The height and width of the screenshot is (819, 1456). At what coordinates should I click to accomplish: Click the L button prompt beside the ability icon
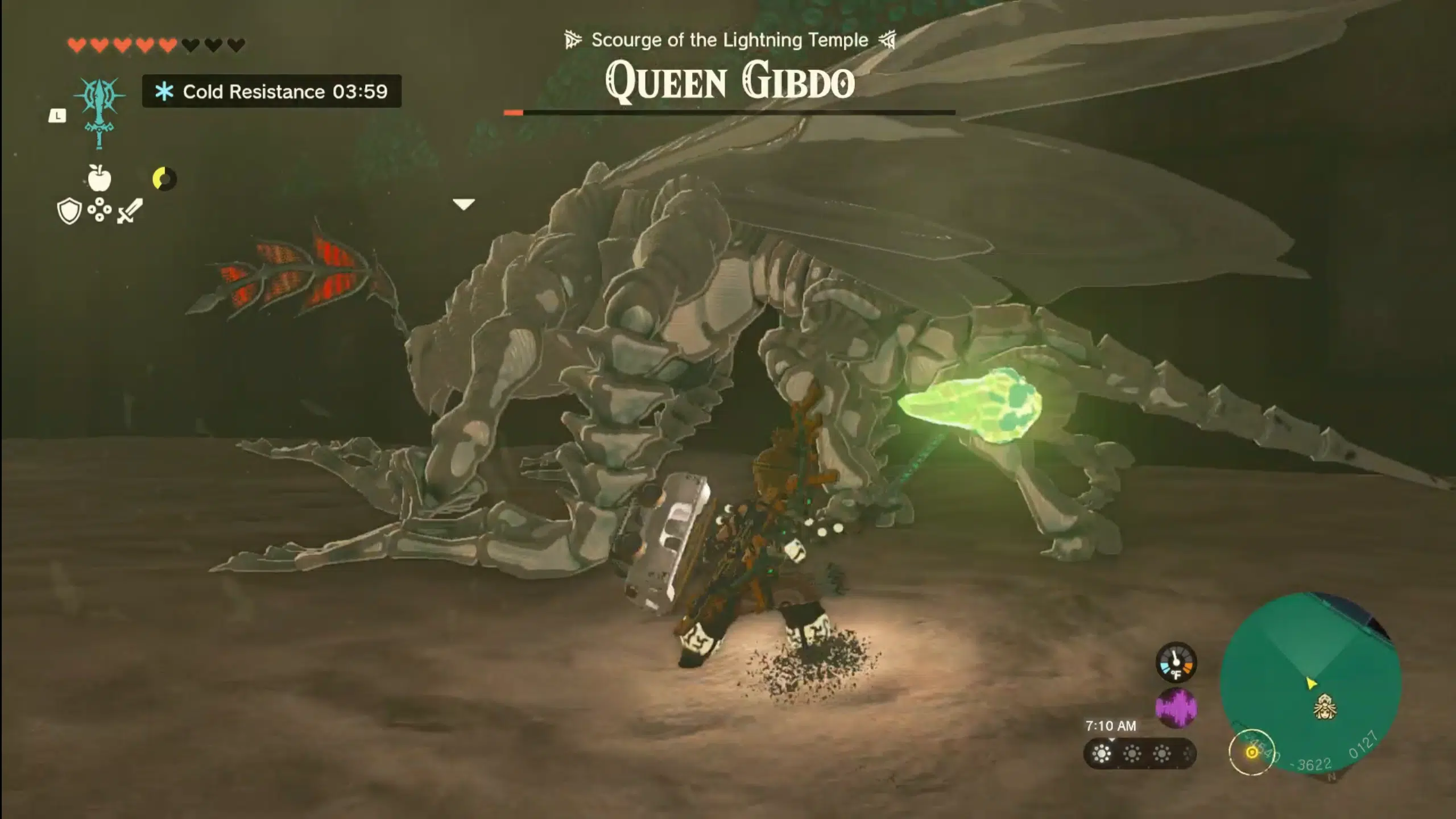57,116
